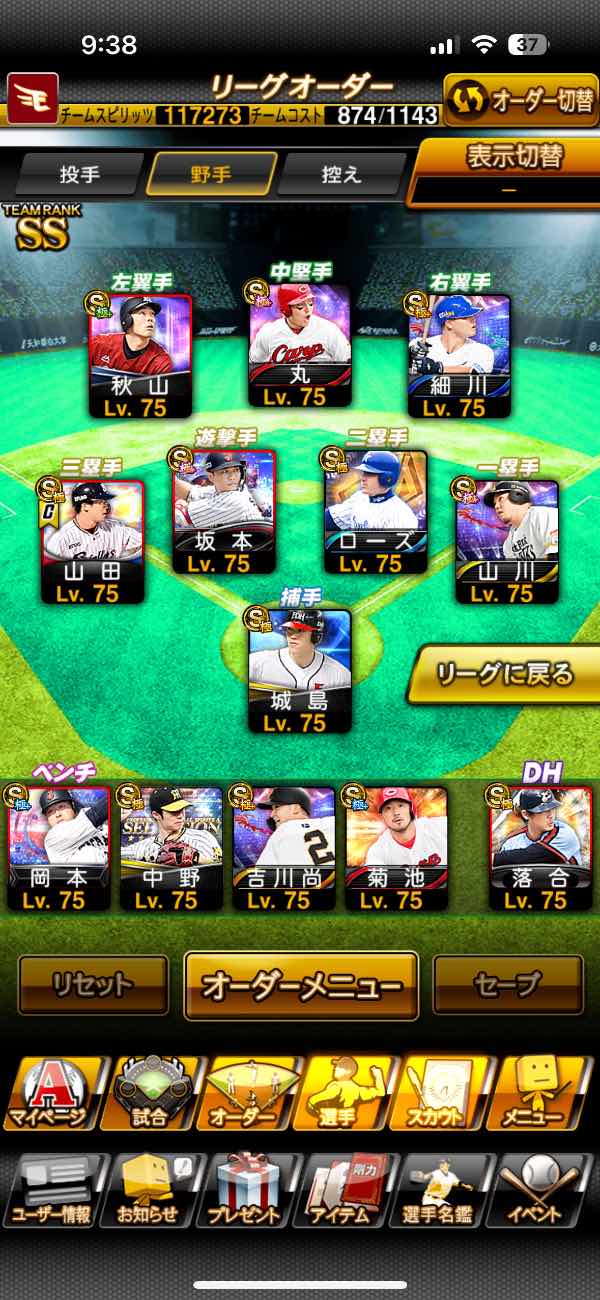Return to league with リーグに戻る
The width and height of the screenshot is (600, 1300).
(x=504, y=674)
